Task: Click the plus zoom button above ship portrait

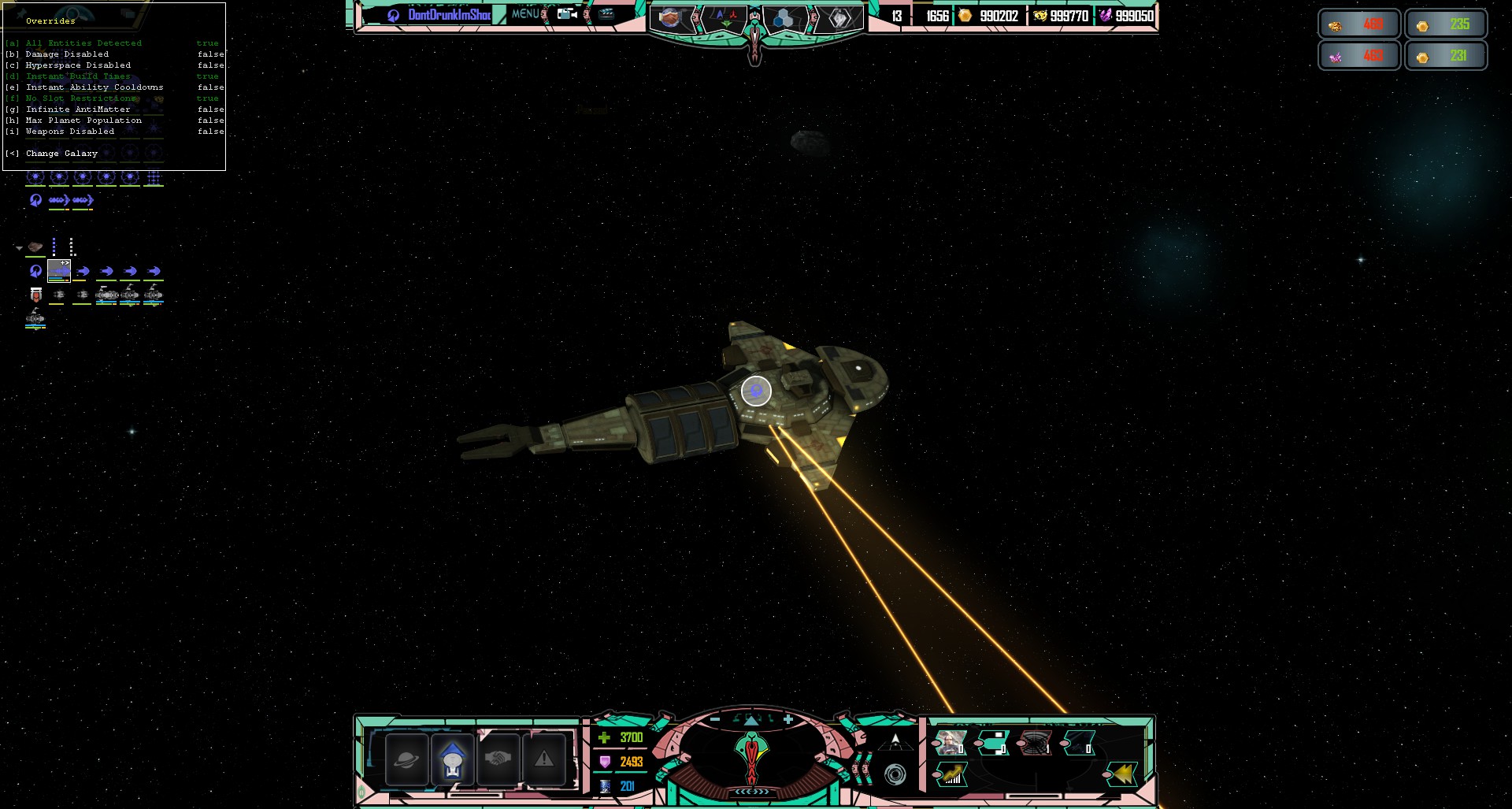Action: pos(788,719)
